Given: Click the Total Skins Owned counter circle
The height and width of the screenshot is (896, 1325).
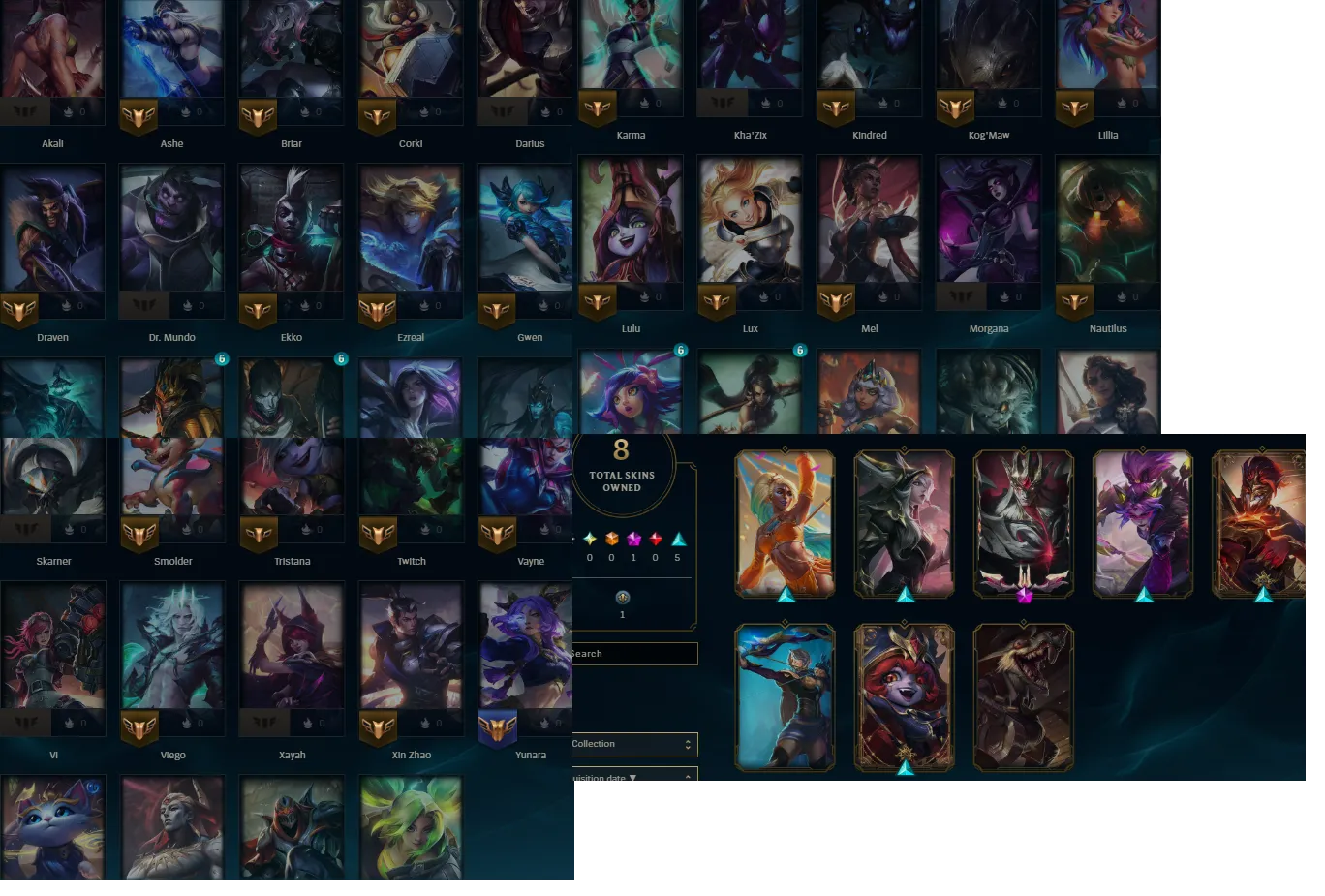Looking at the screenshot, I should pyautogui.click(x=621, y=472).
